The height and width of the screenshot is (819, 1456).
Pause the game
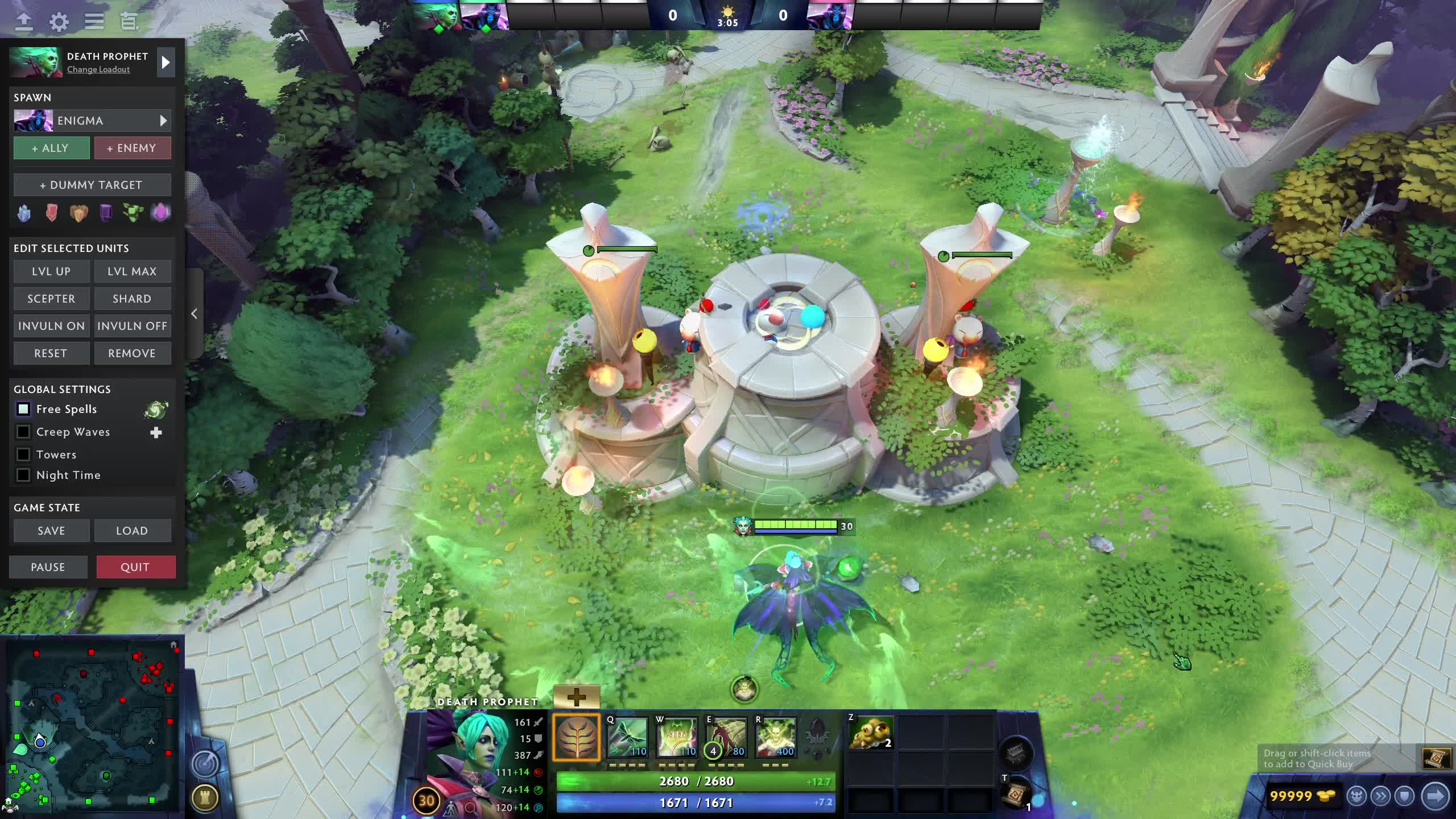pyautogui.click(x=48, y=567)
